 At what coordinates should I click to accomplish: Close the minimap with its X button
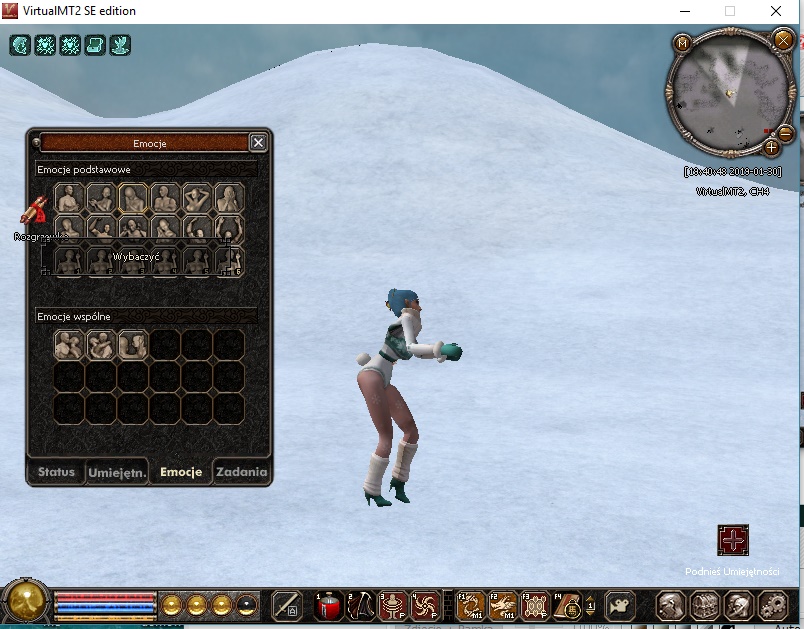click(782, 40)
